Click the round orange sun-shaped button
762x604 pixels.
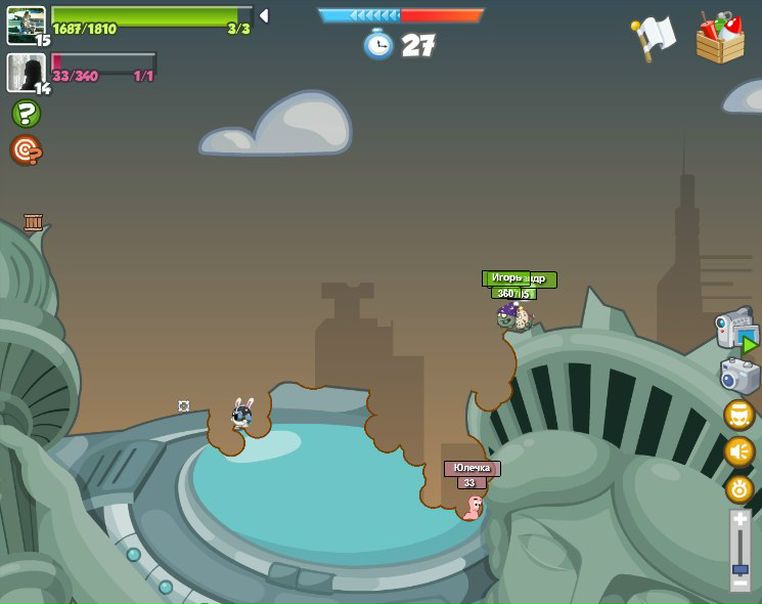(x=739, y=489)
